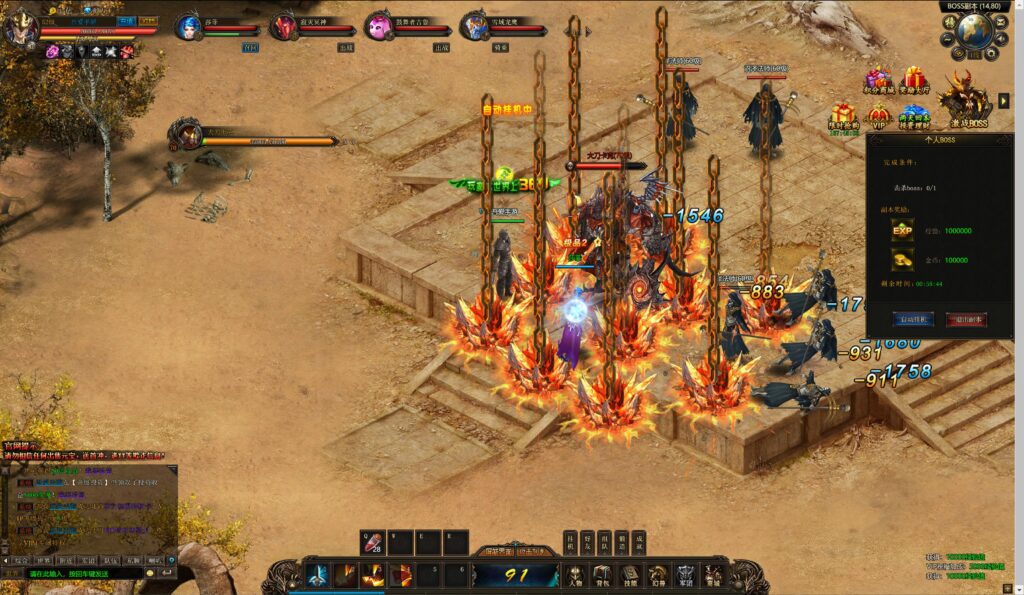
Task: Open the 人物 character menu
Action: pyautogui.click(x=575, y=575)
